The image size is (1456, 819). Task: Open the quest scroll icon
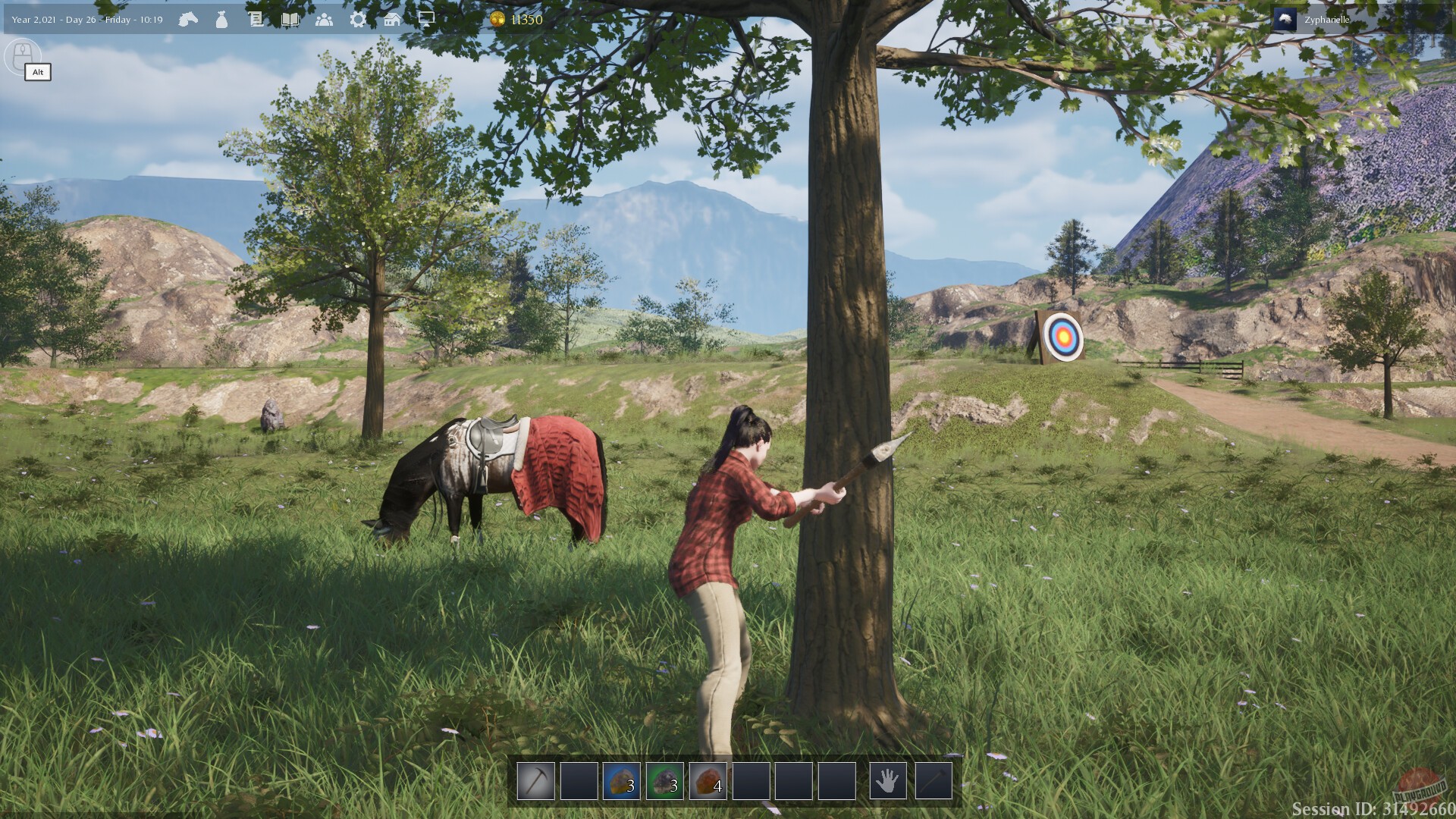point(256,18)
